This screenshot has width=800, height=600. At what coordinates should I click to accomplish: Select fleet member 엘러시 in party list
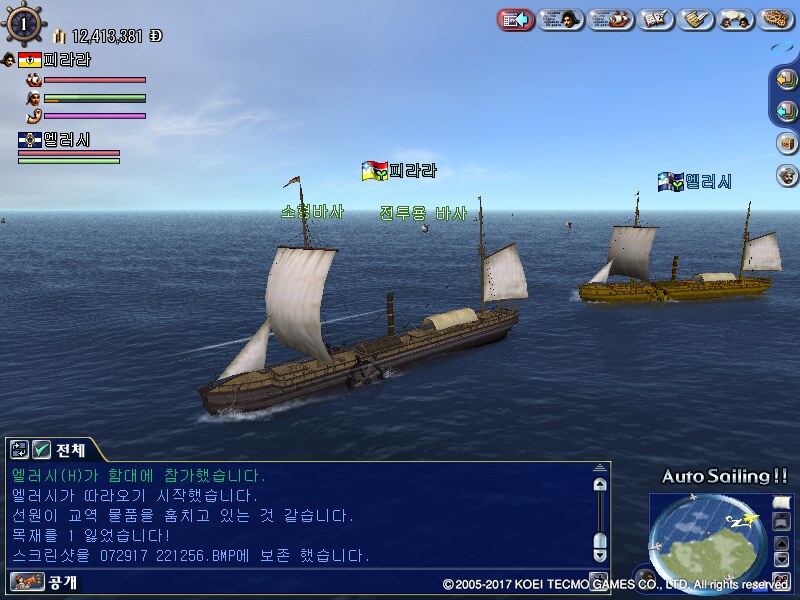[x=66, y=141]
